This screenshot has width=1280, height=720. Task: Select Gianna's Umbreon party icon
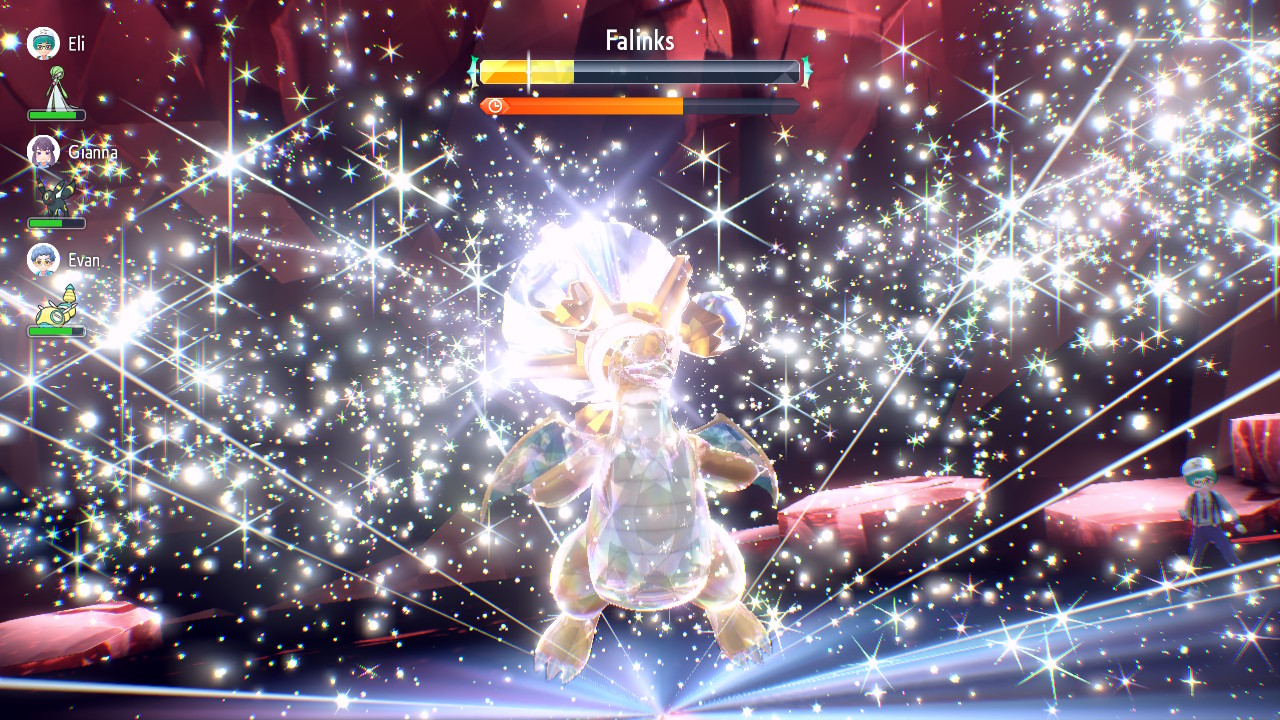click(55, 197)
